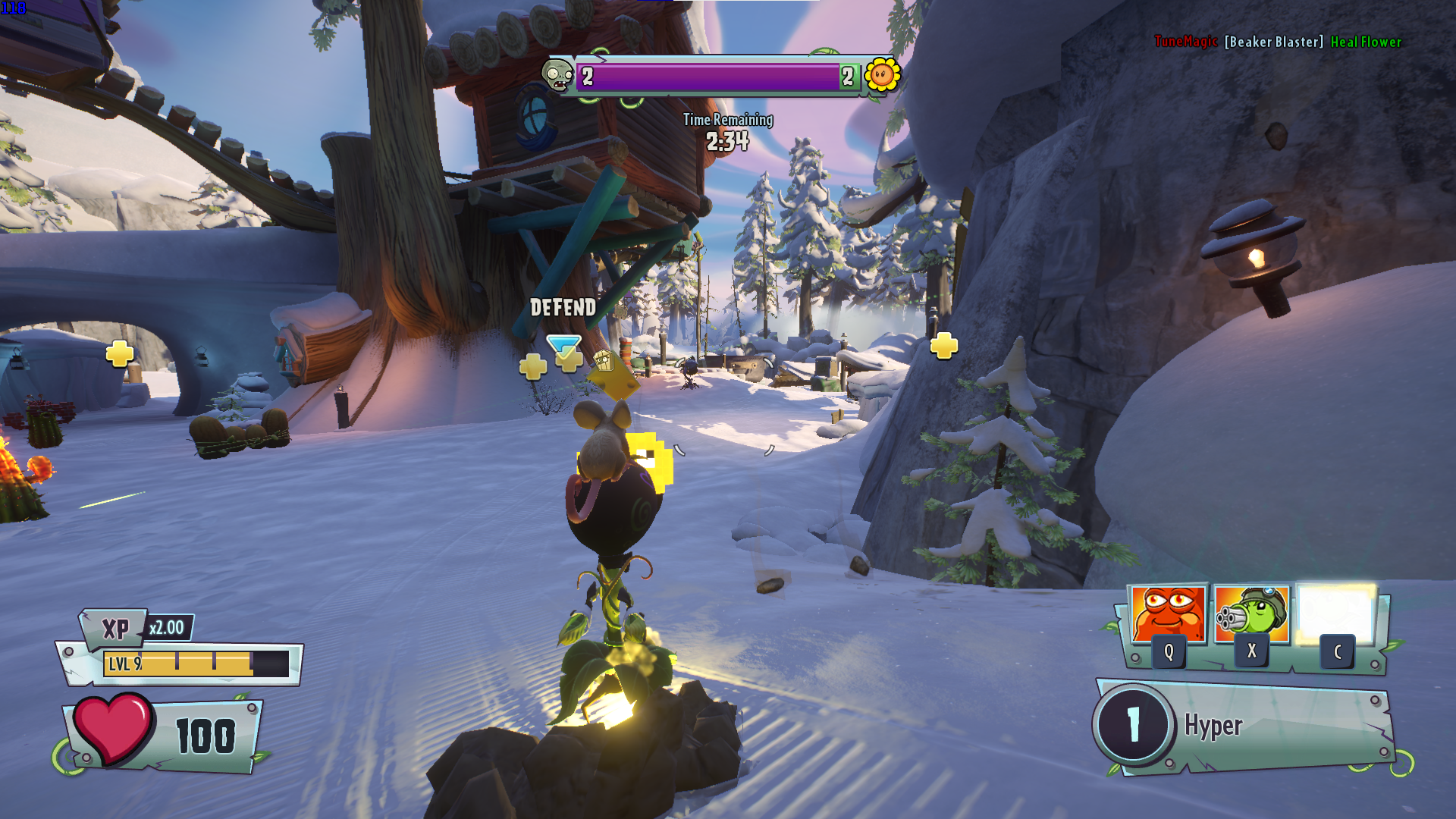Select the glowing white ability slot
This screenshot has width=1456, height=819.
[1336, 613]
